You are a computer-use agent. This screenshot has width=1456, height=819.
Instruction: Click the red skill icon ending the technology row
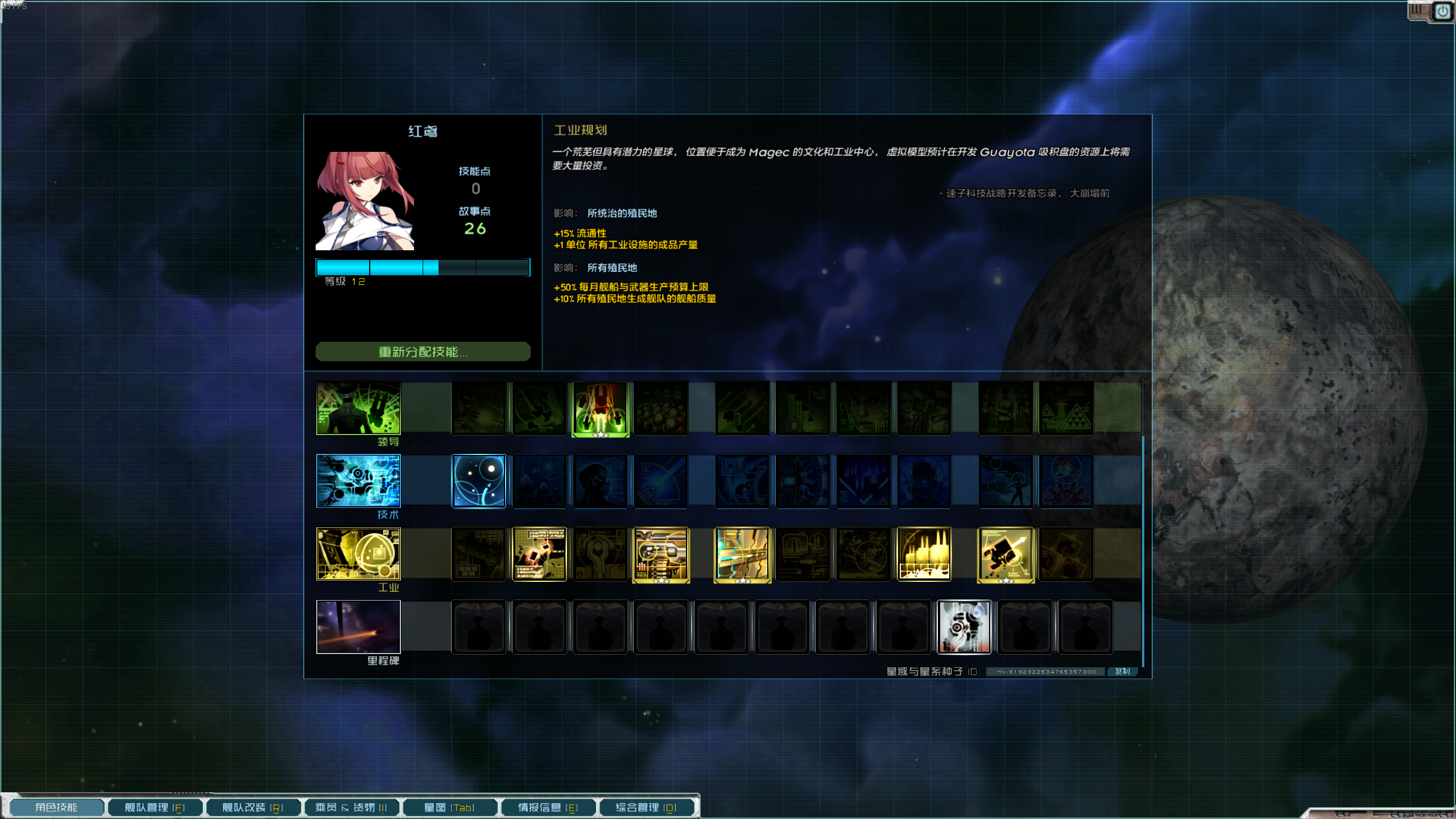coord(1065,481)
